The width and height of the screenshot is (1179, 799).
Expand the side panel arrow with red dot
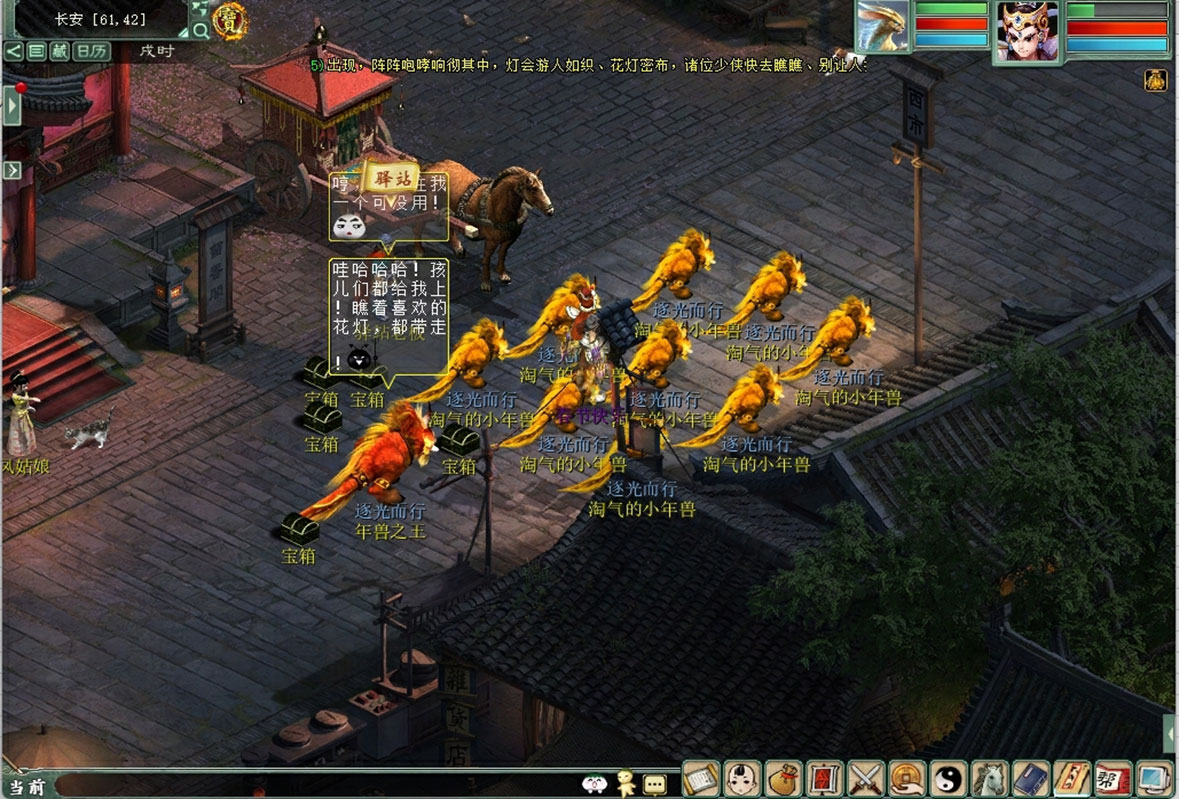pos(12,104)
